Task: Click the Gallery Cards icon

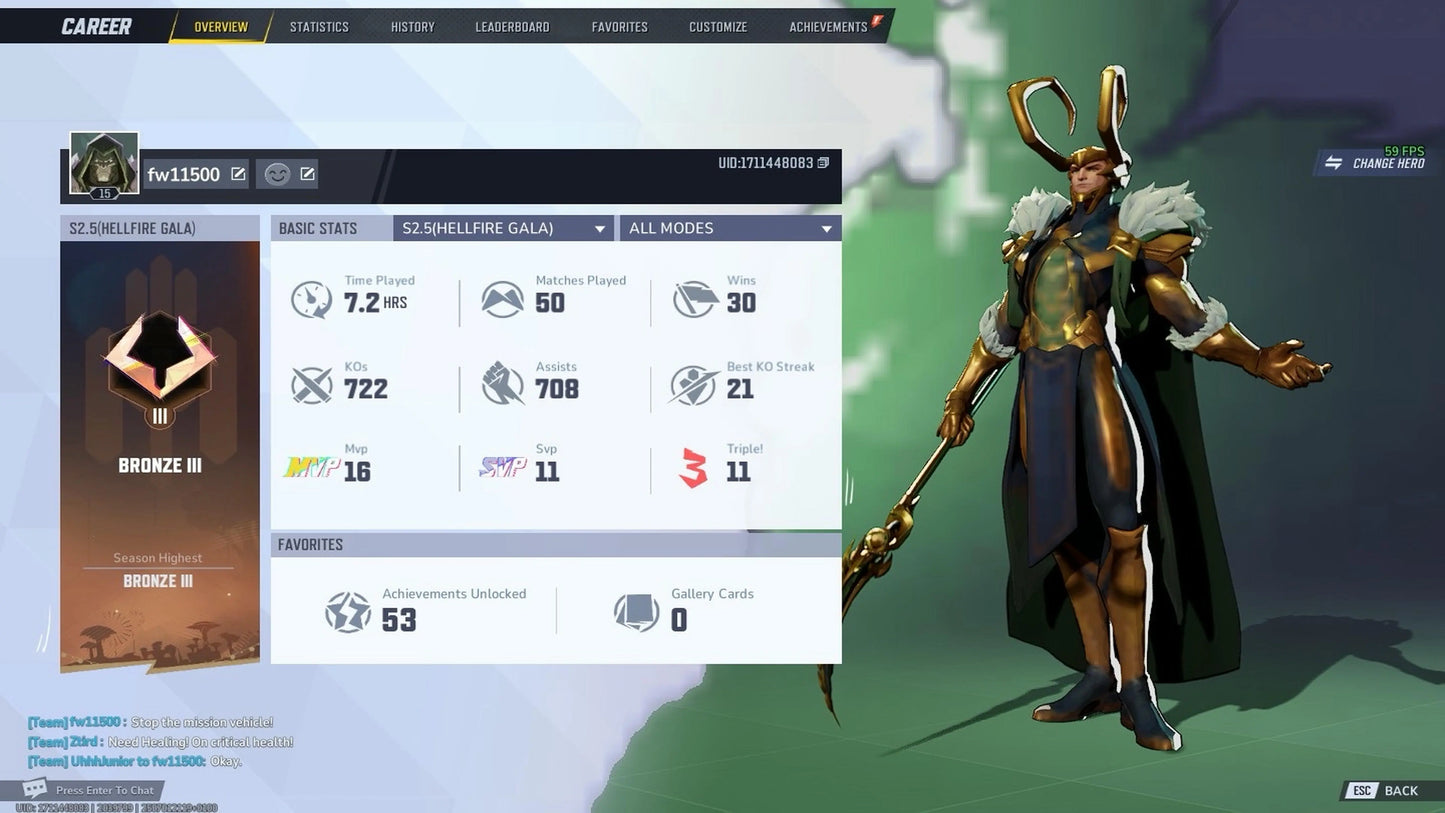Action: 638,611
